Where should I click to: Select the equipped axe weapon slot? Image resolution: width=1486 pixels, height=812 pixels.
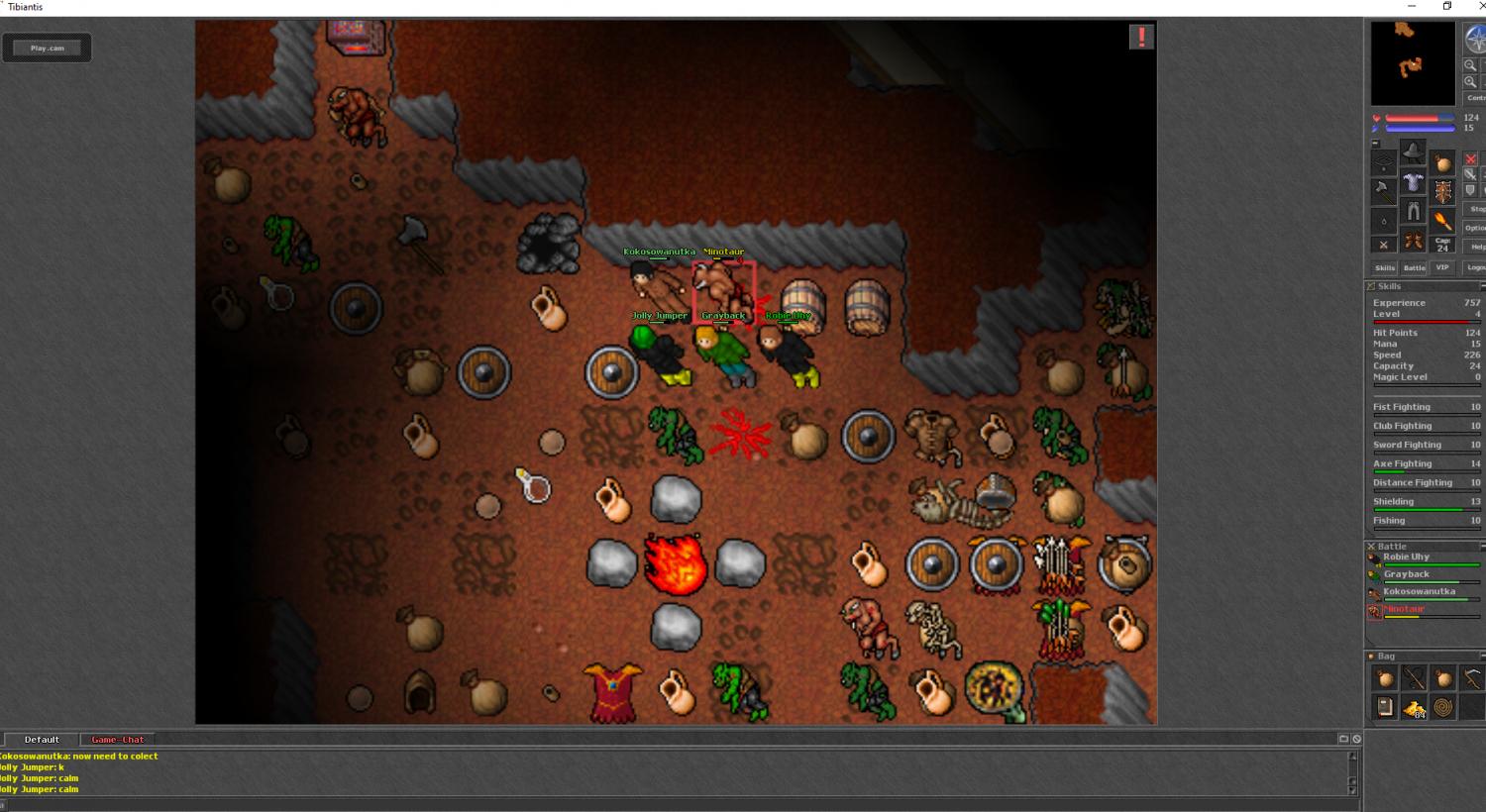[x=1384, y=189]
